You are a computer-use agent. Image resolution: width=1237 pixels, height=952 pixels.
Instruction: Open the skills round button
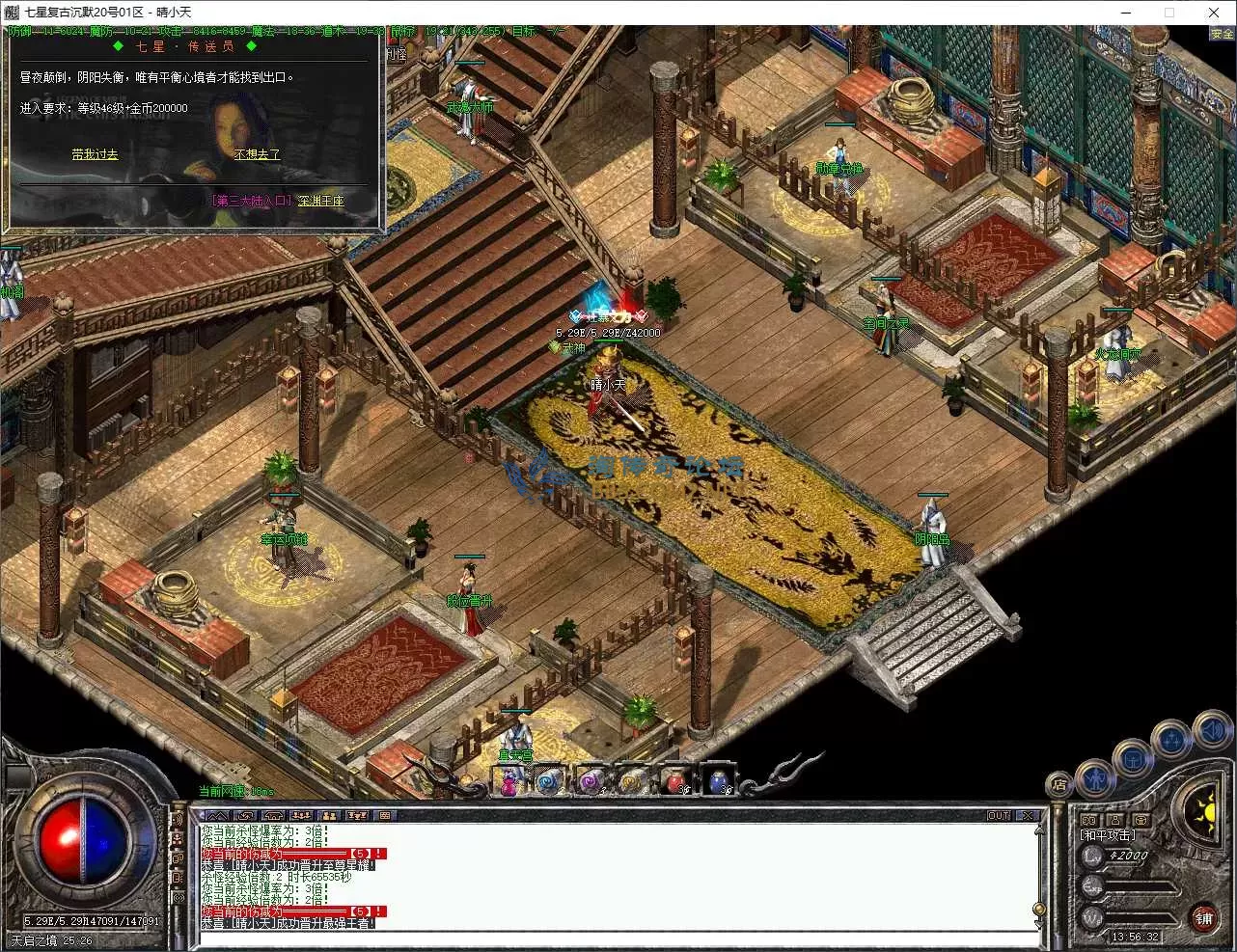1171,741
